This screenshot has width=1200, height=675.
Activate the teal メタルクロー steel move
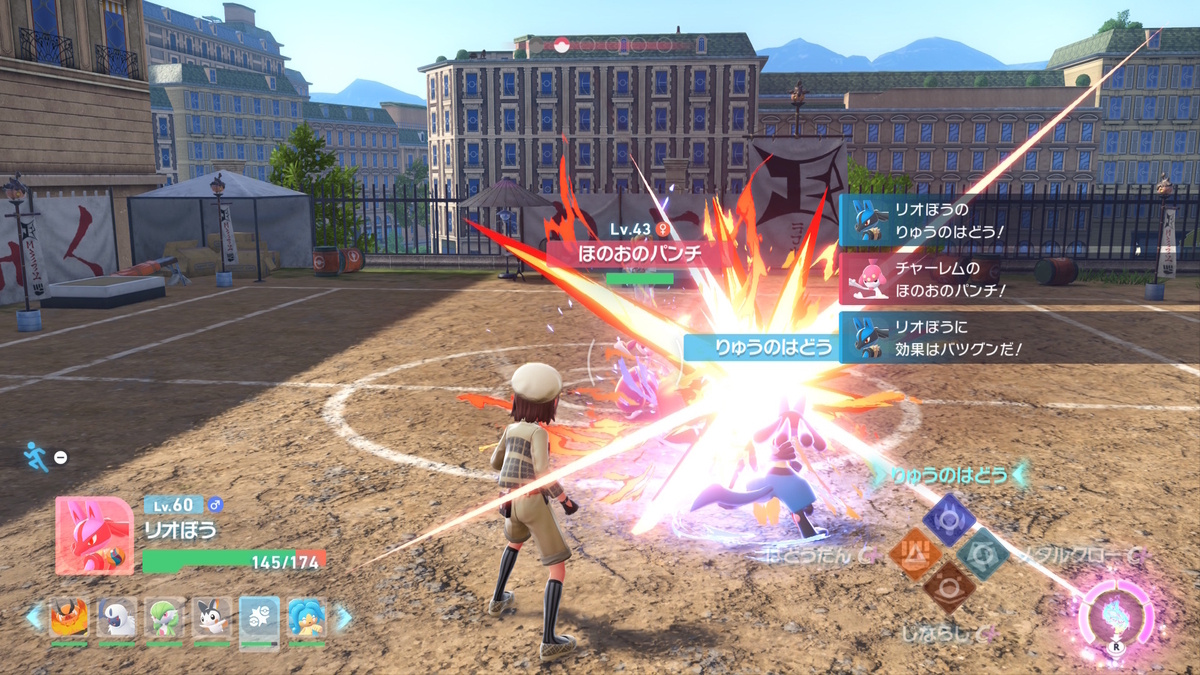(x=981, y=551)
